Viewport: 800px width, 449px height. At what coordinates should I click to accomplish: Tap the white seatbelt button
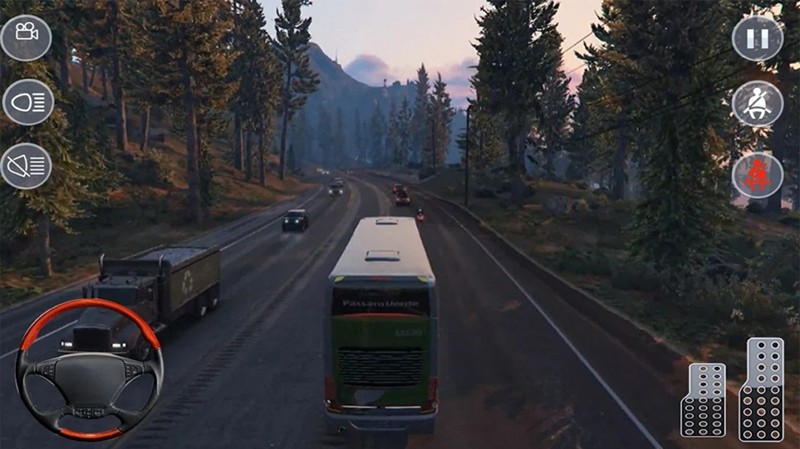click(757, 104)
